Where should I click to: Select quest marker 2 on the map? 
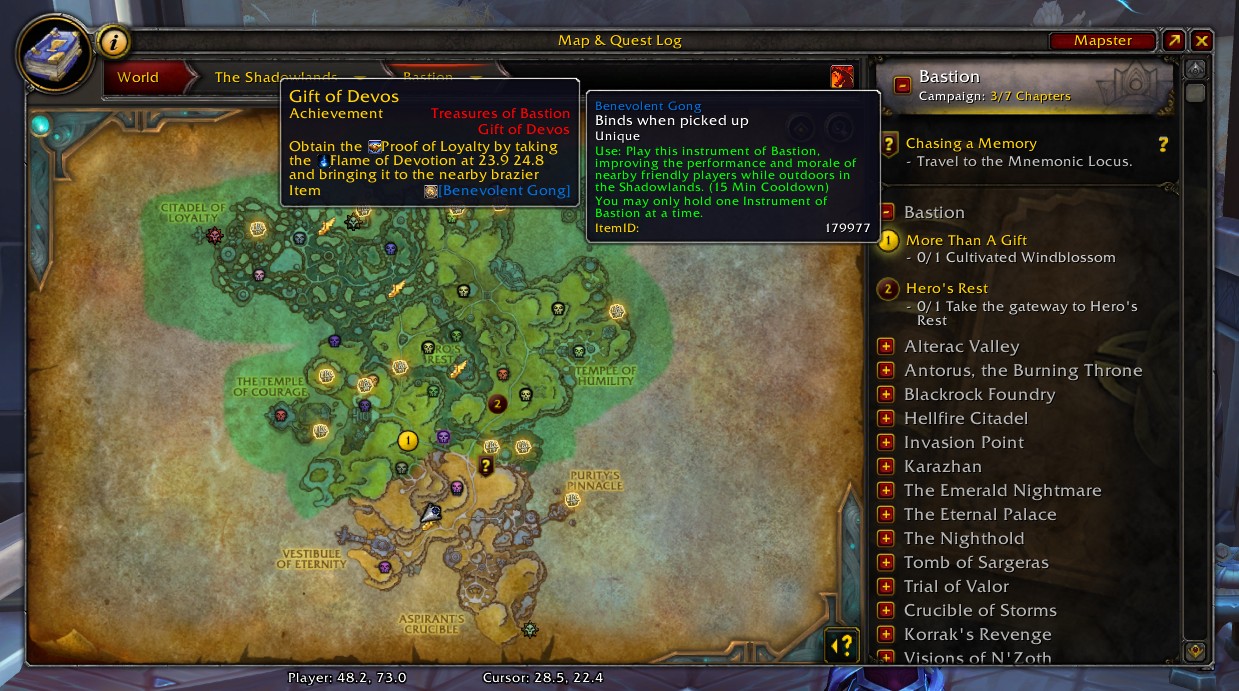coord(497,404)
